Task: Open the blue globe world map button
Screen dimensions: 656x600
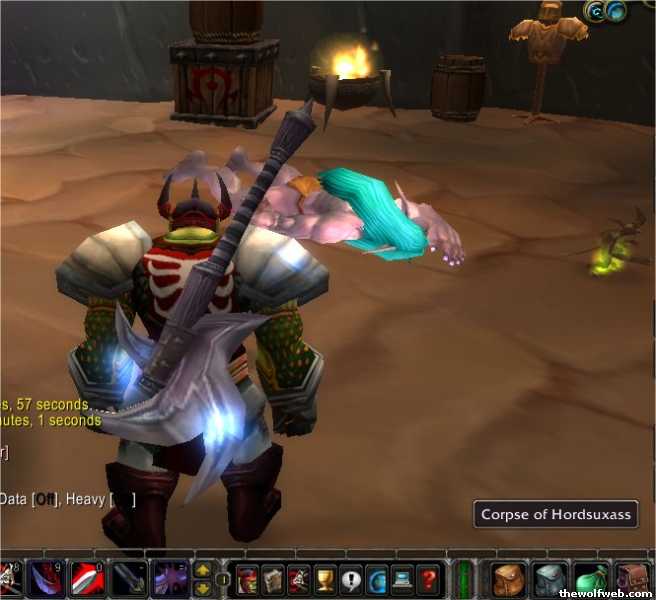Action: point(376,579)
